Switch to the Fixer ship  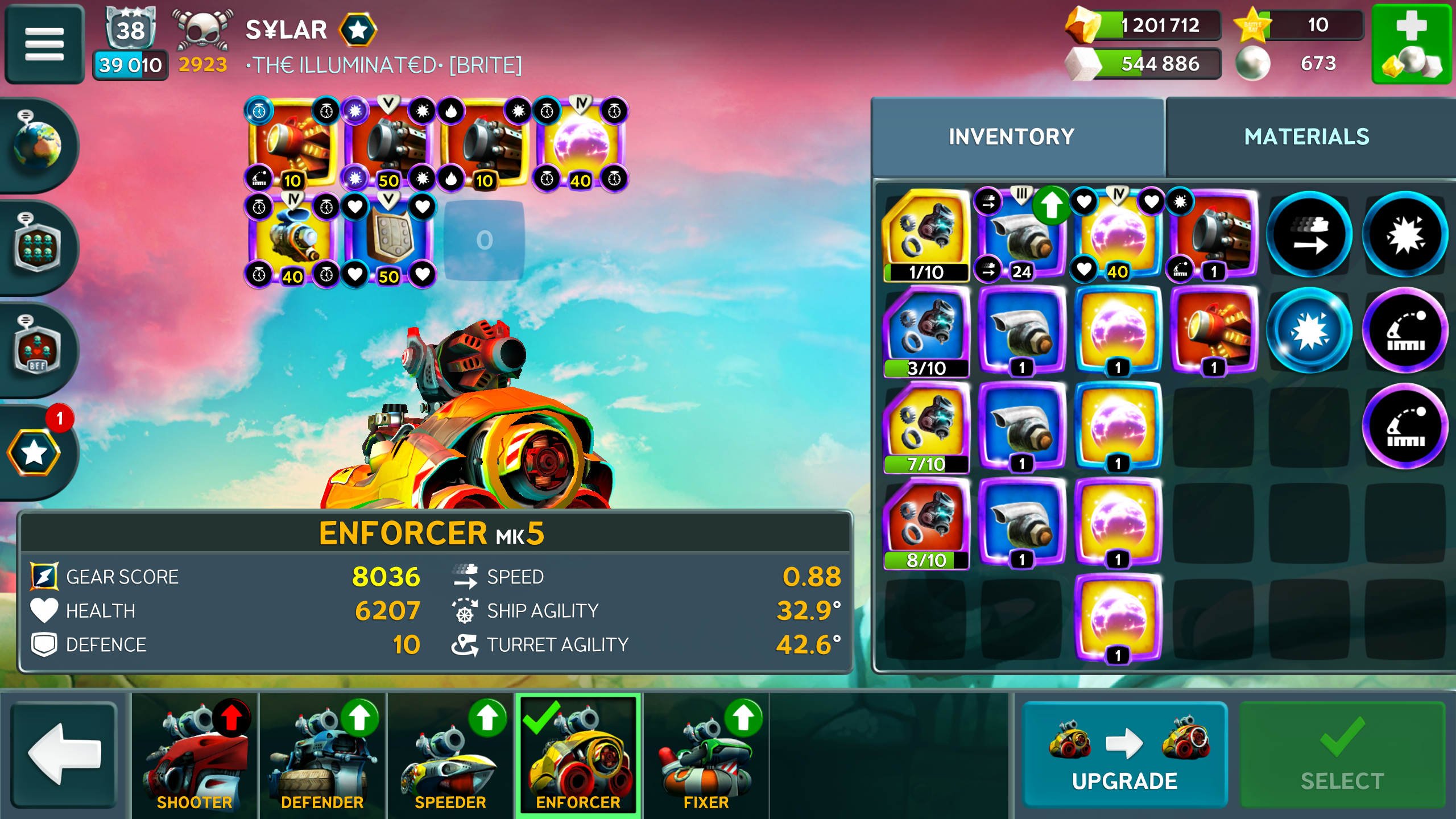(706, 755)
